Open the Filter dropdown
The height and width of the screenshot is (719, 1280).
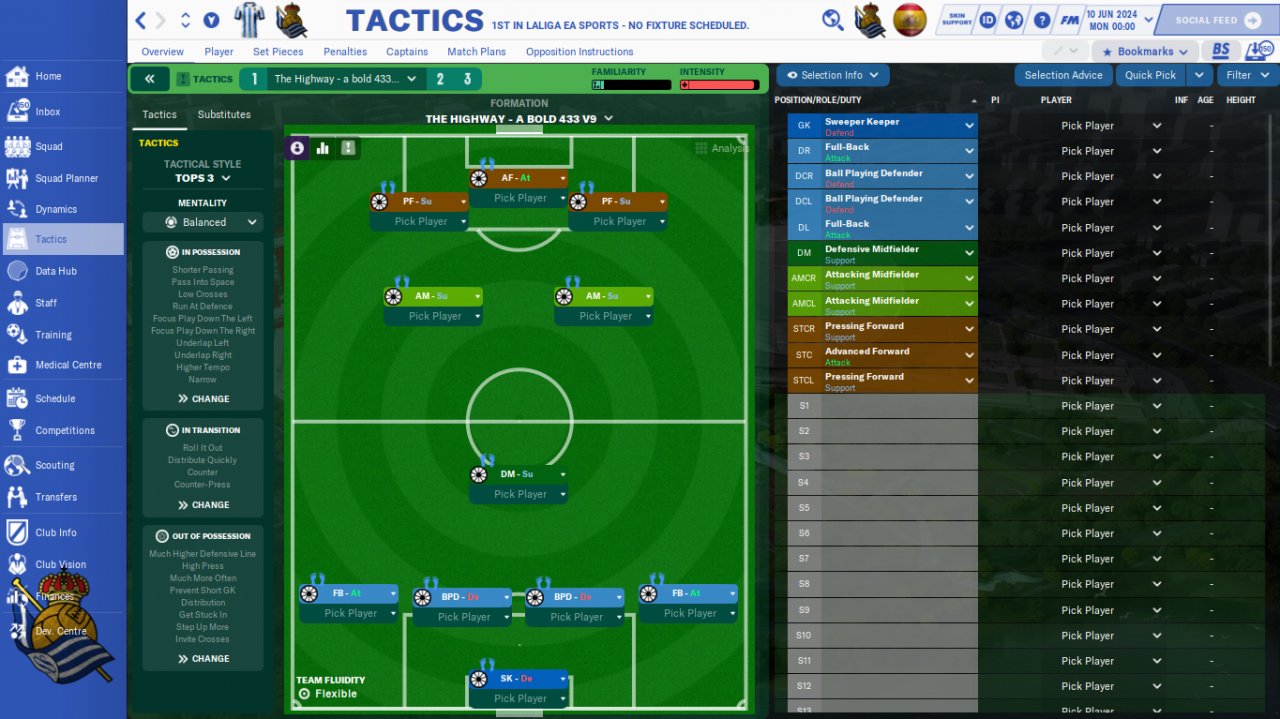pos(1246,75)
